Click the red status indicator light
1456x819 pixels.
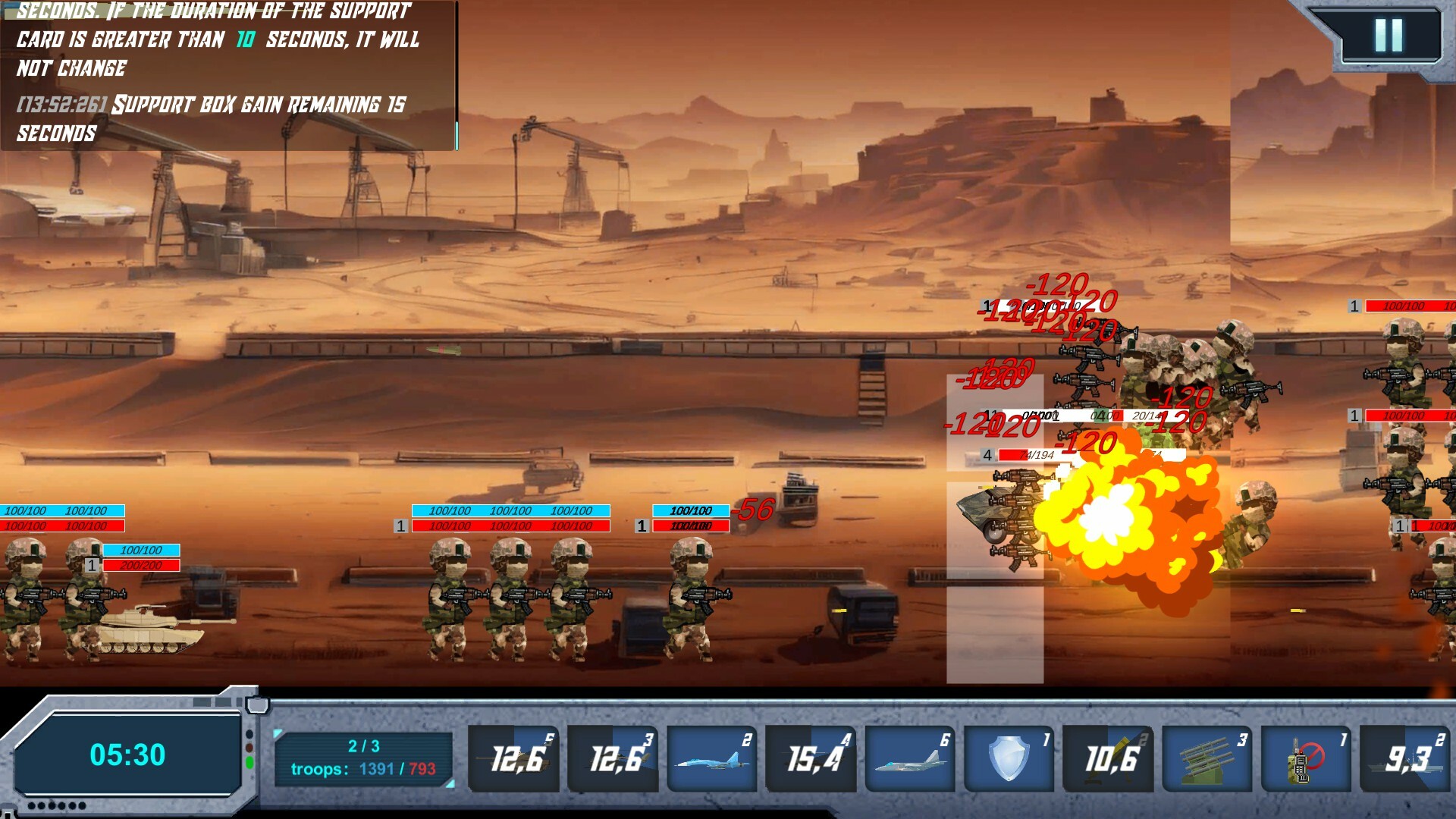[249, 747]
